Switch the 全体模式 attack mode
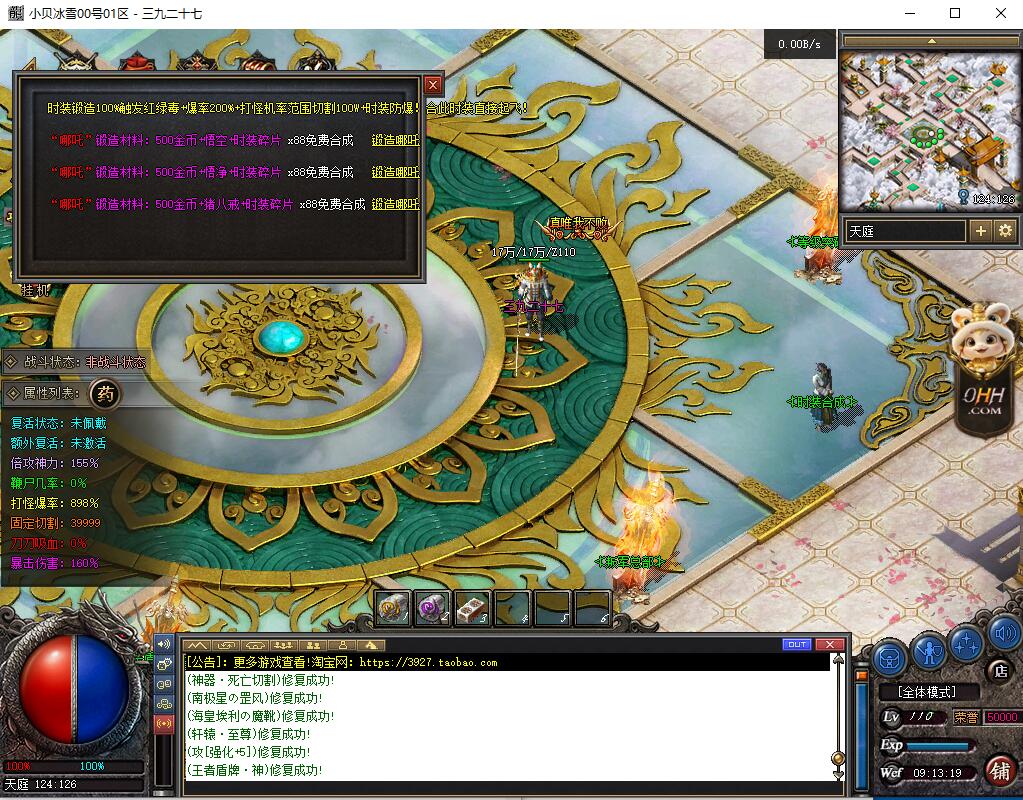This screenshot has width=1023, height=800. 926,691
